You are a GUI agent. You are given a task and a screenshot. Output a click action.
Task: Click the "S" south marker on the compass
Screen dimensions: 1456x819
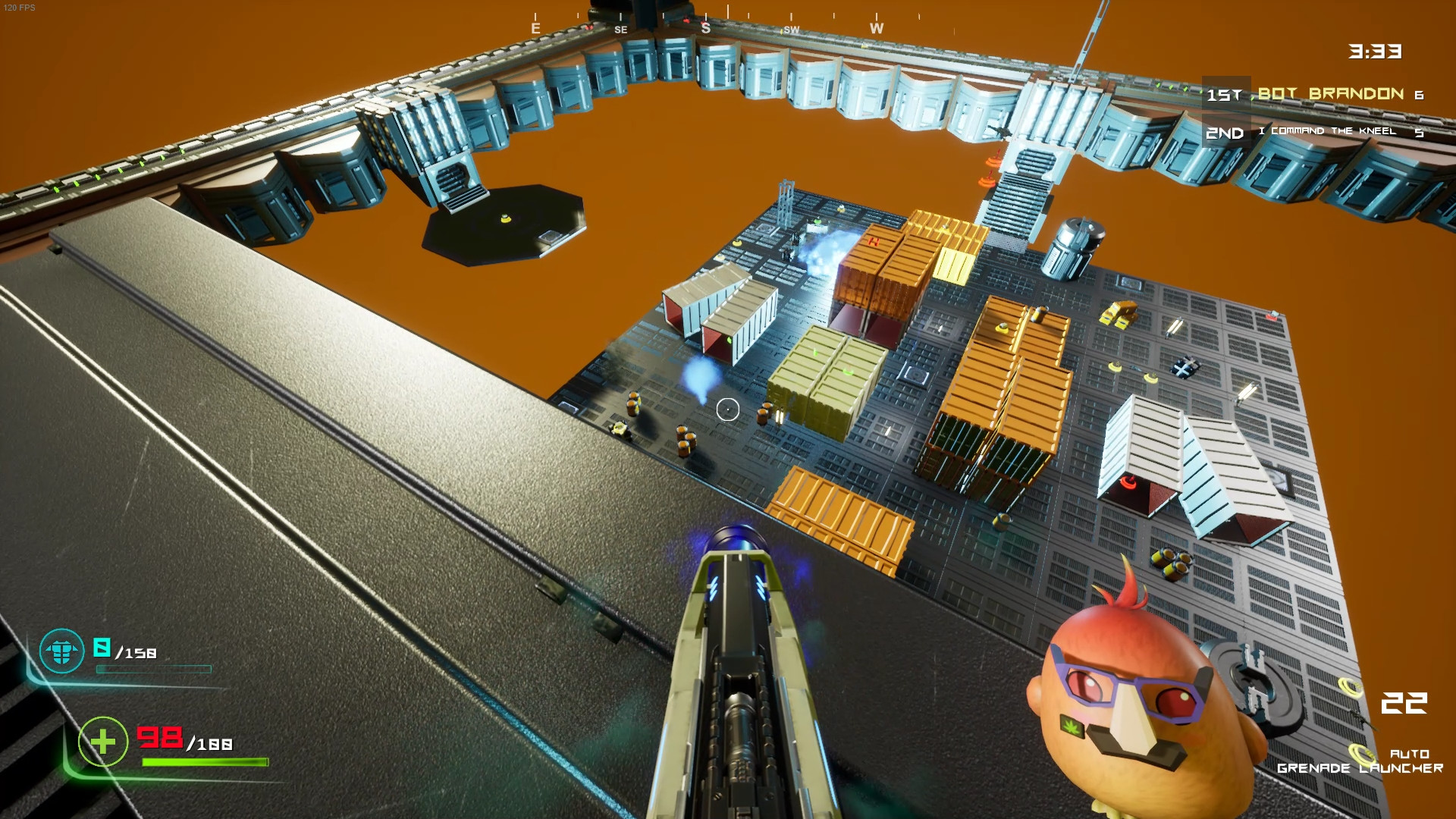click(706, 27)
